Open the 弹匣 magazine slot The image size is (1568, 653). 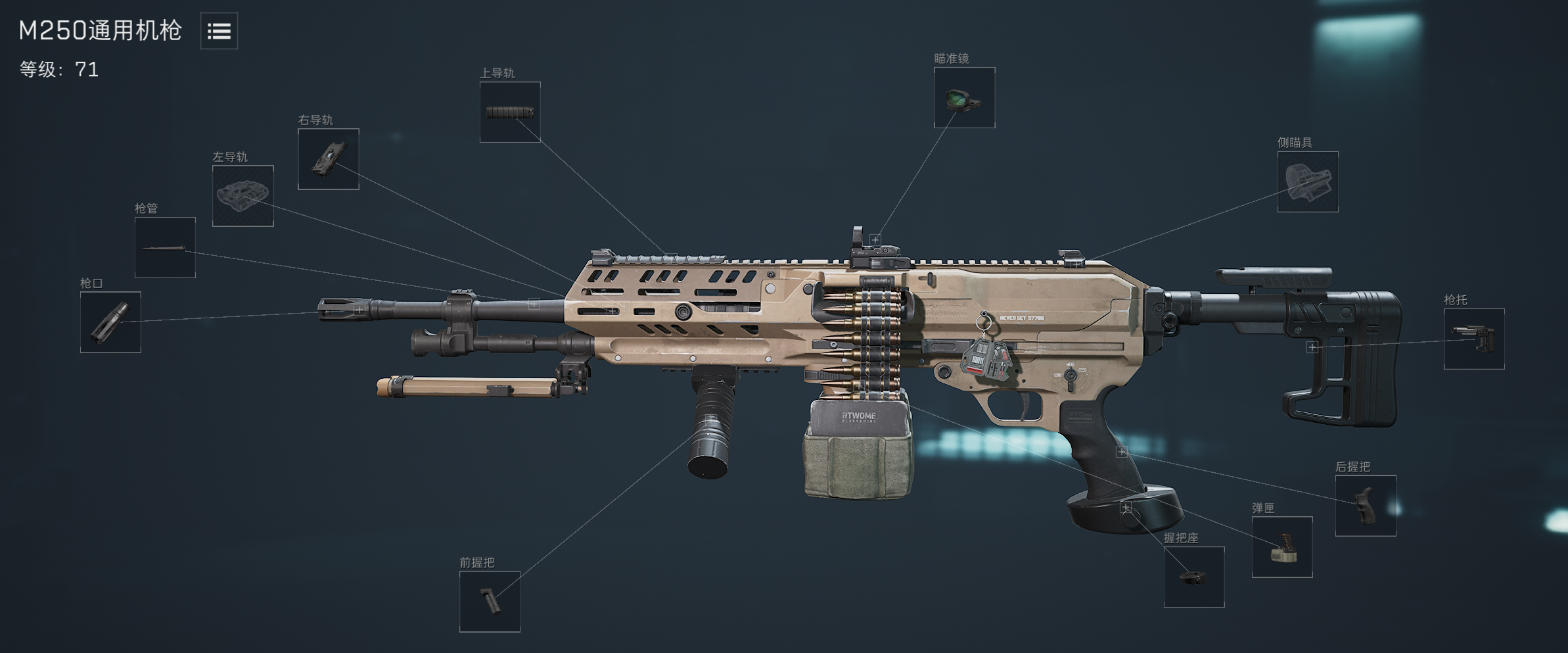pos(1281,546)
